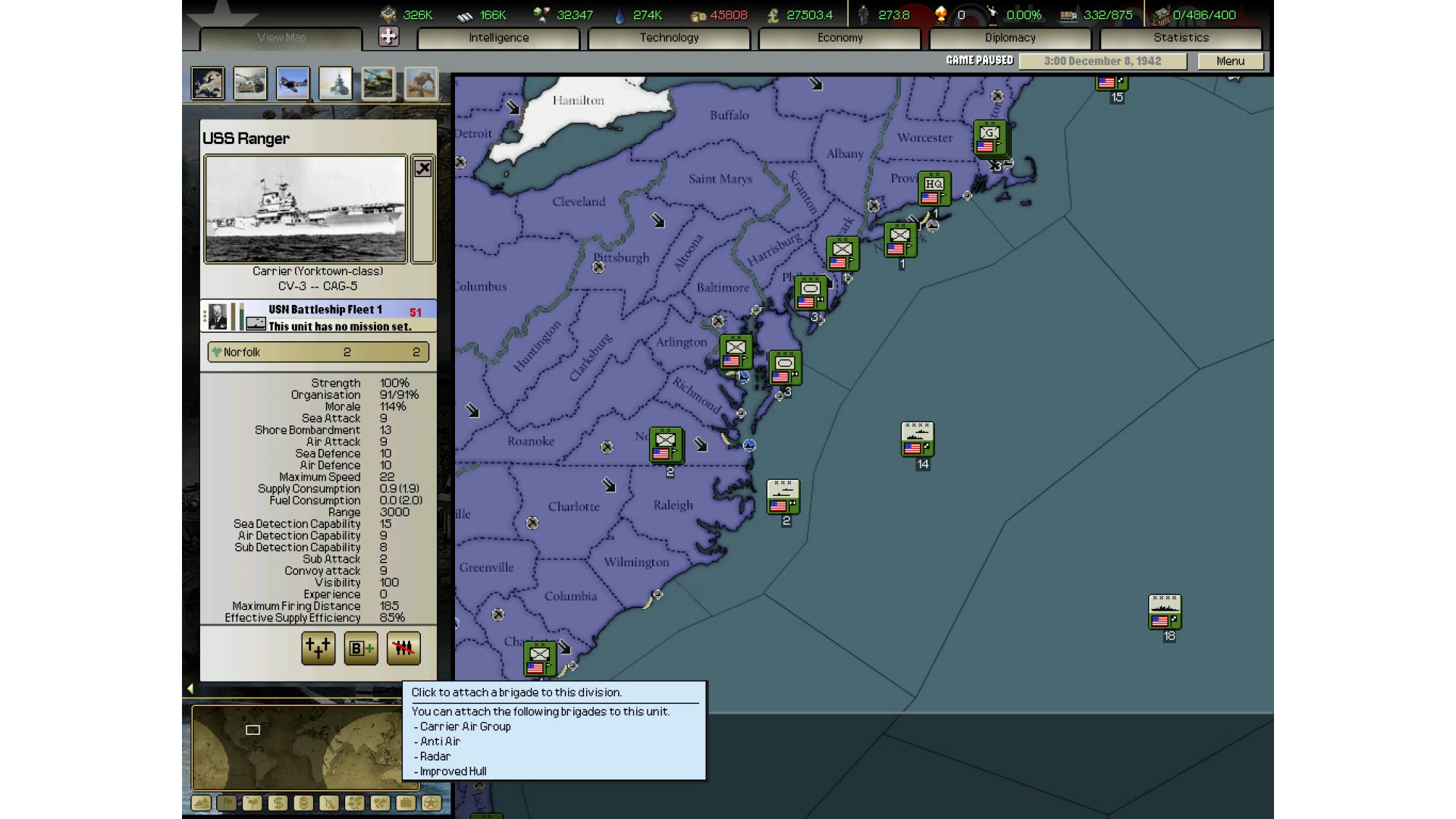
Task: Select the Europe map icon
Action: (208, 83)
